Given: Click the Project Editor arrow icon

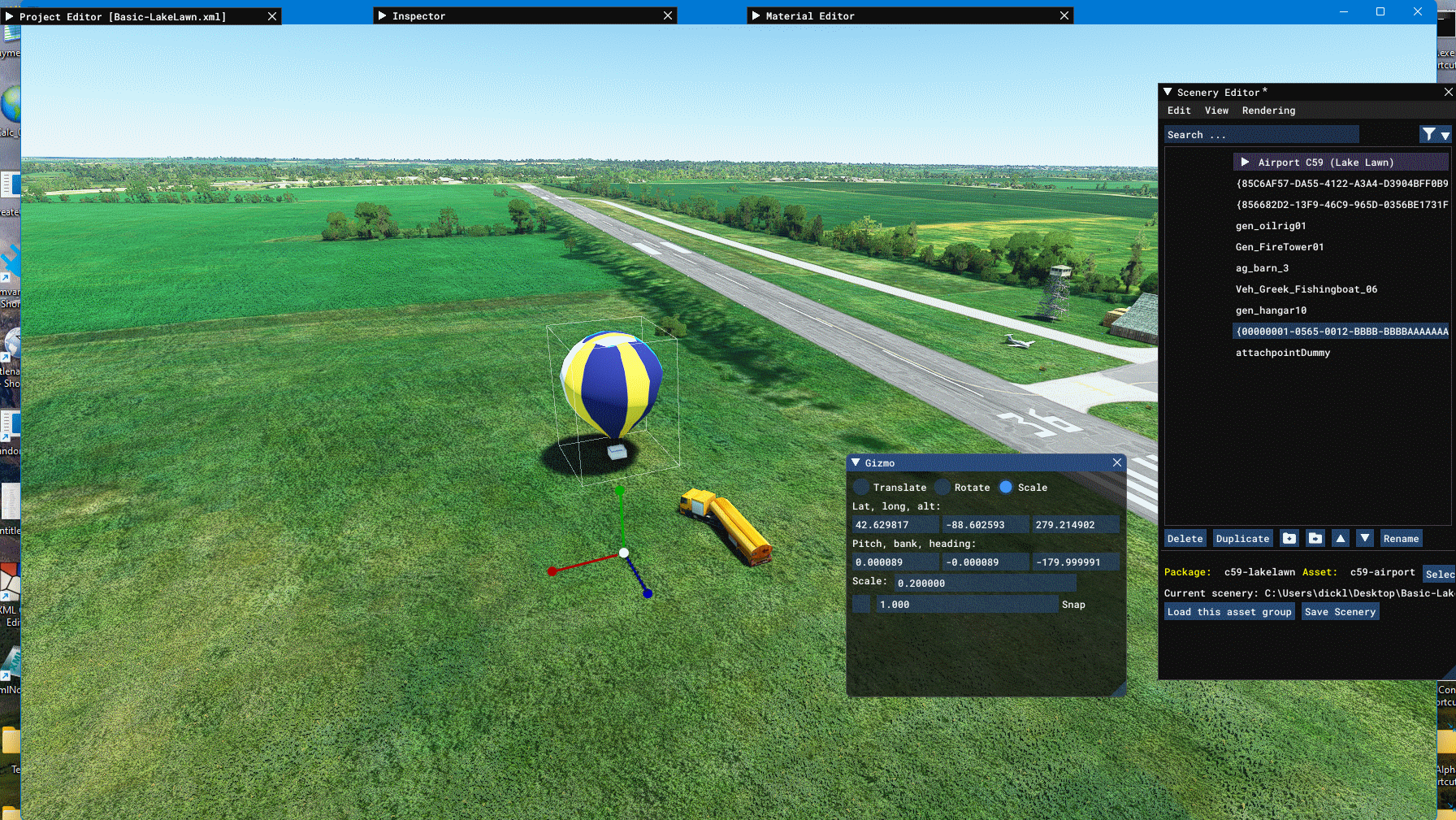Looking at the screenshot, I should click(8, 15).
